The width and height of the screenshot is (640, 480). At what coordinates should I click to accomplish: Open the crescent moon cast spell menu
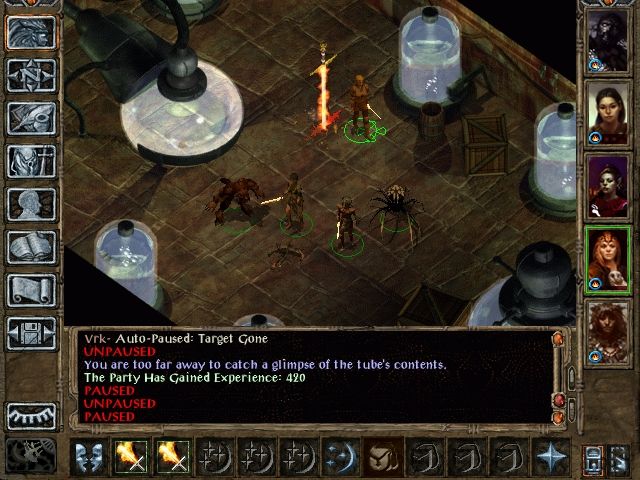(338, 455)
